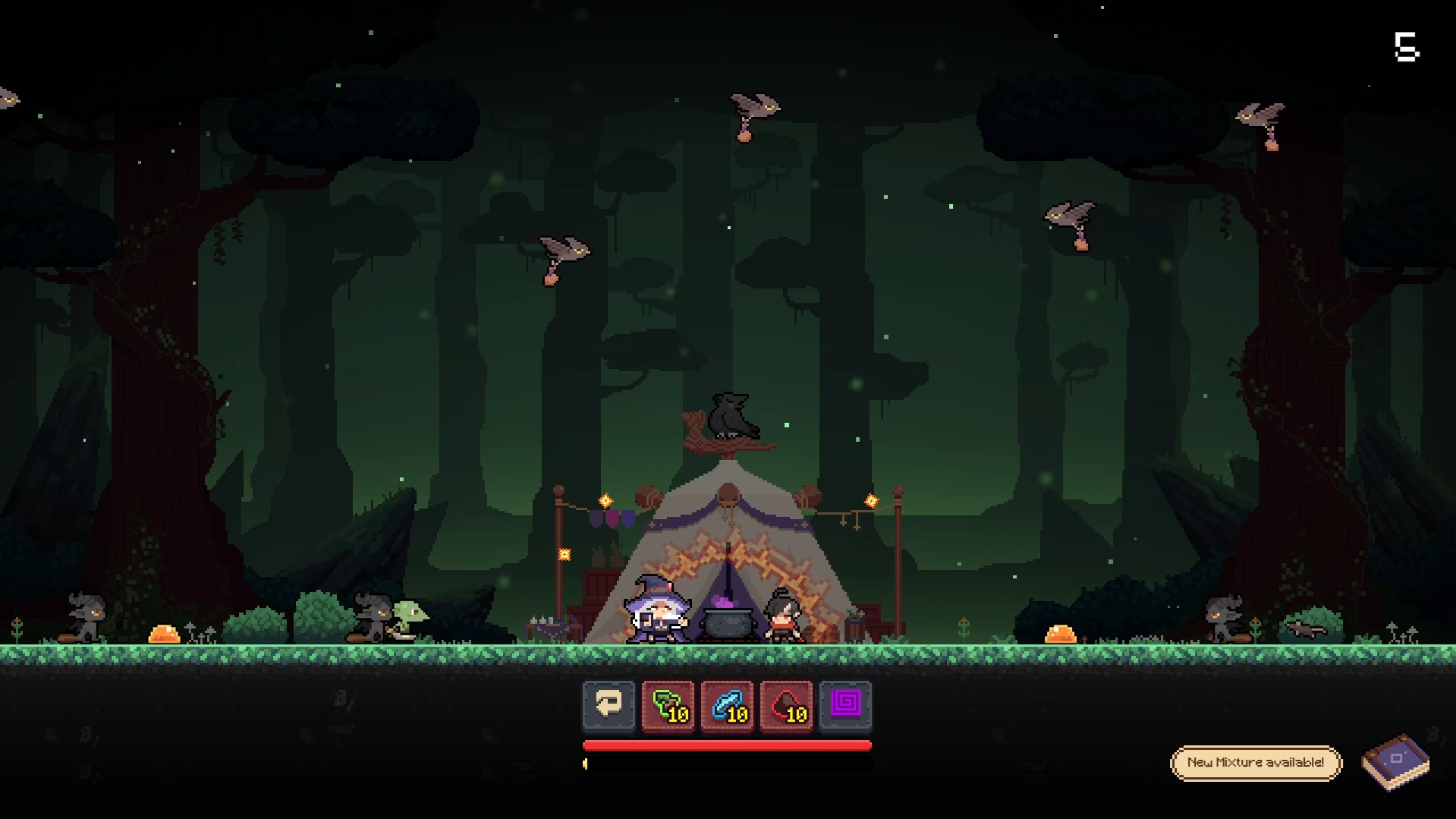This screenshot has width=1456, height=819.
Task: Click the beige return arrow slot
Action: pyautogui.click(x=609, y=705)
